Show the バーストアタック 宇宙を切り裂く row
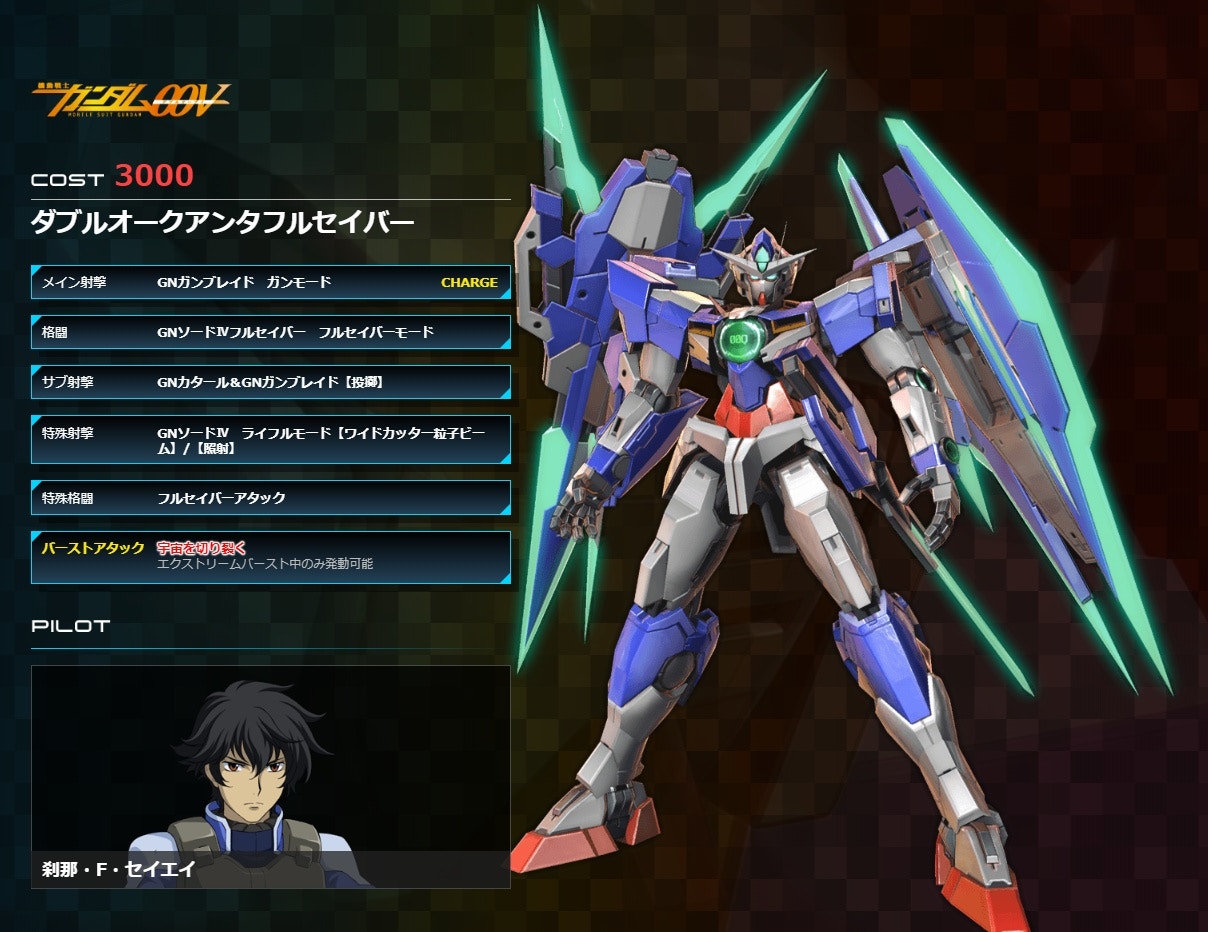Screen dimensions: 1208x932 [x=270, y=556]
